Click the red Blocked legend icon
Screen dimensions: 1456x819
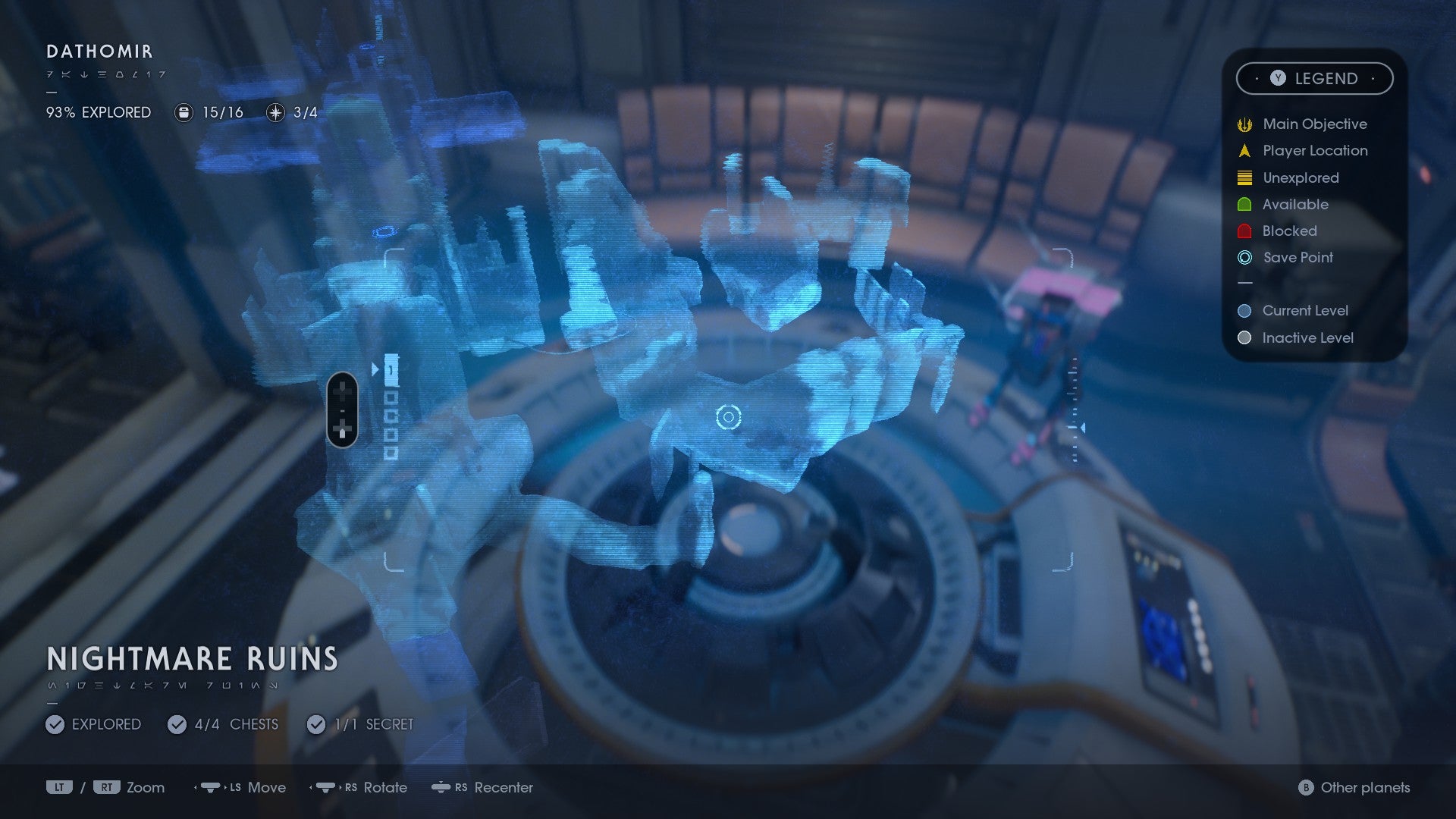click(1244, 231)
